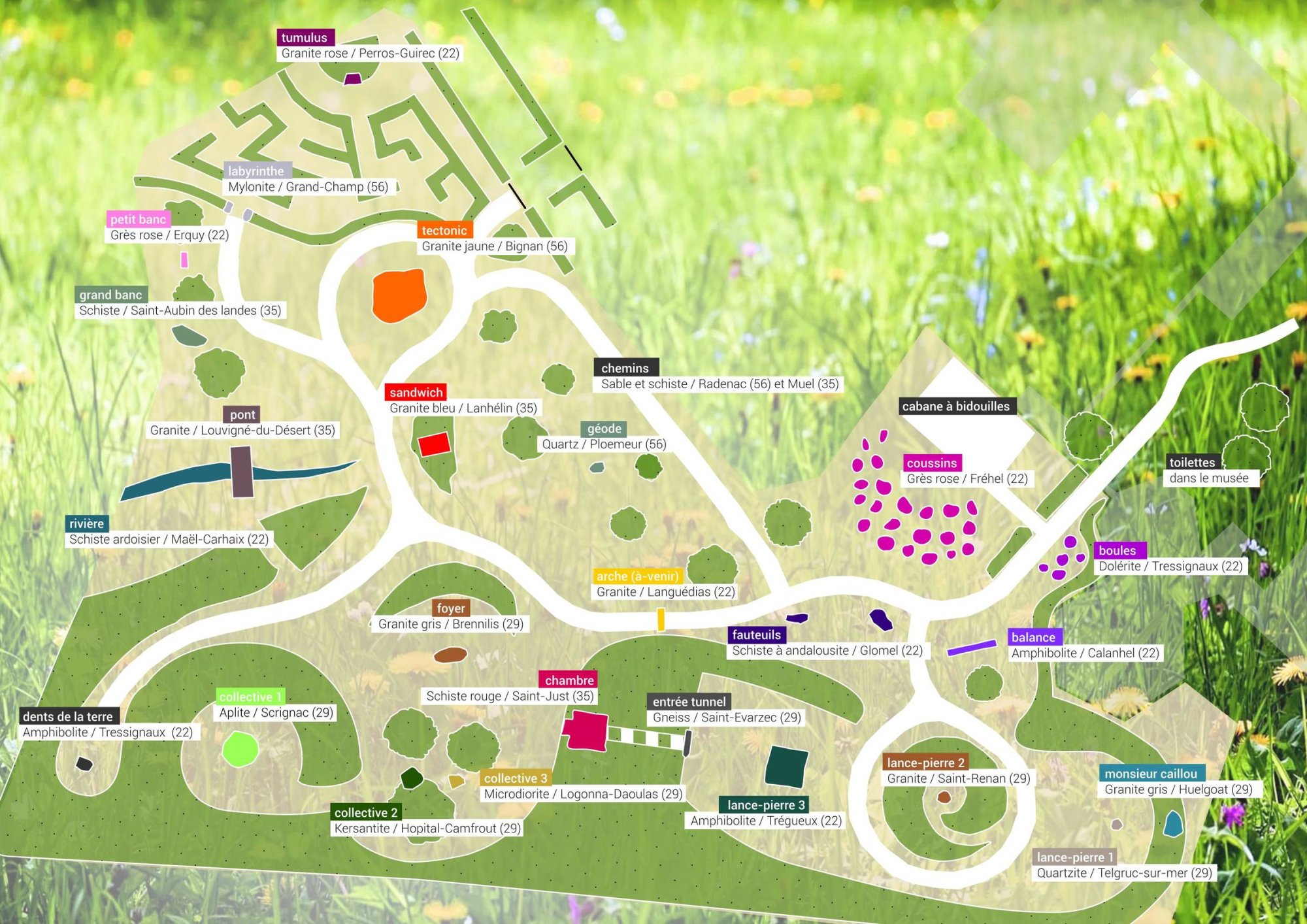Image resolution: width=1307 pixels, height=924 pixels.
Task: Open the entrée tunnel label
Action: [689, 702]
